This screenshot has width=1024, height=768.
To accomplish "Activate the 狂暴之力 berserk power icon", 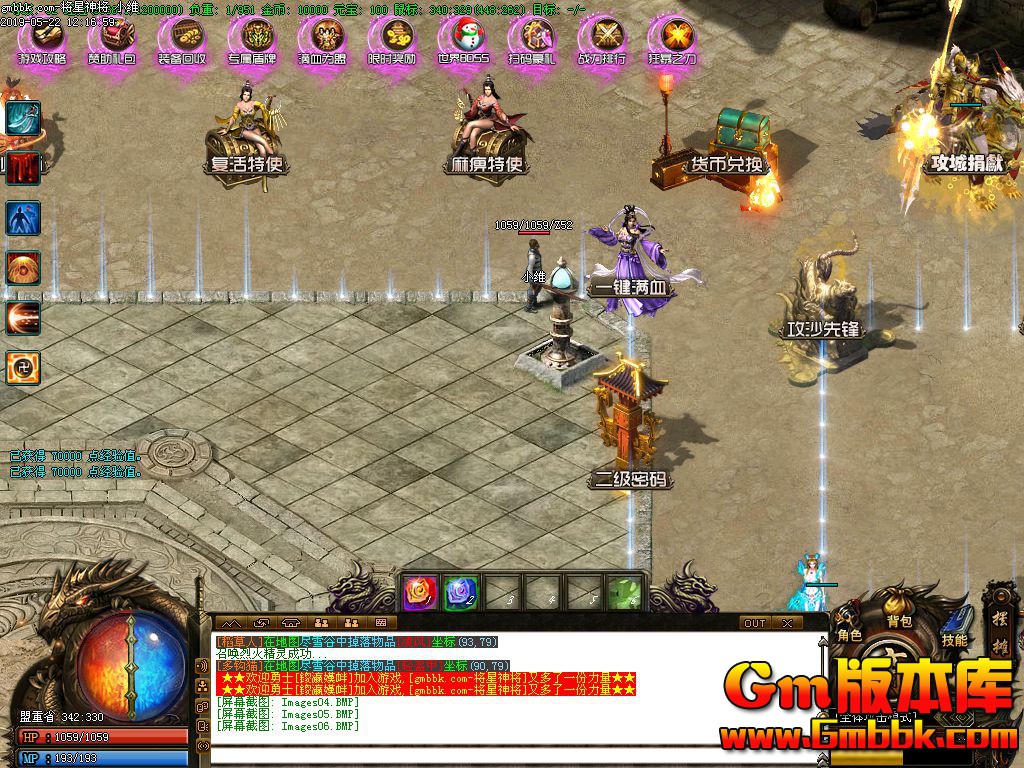I will [673, 41].
